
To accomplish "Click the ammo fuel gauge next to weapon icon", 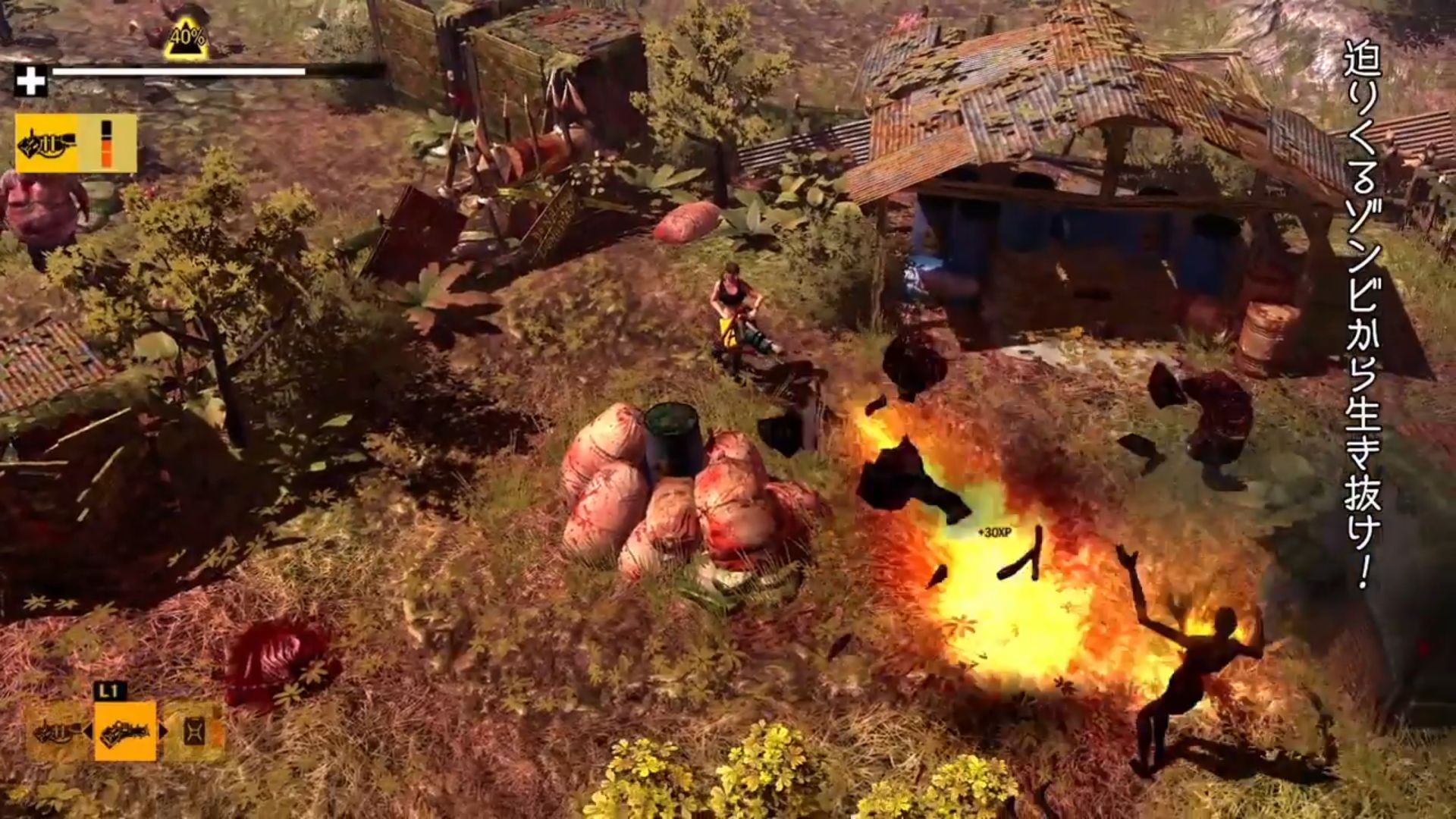I will click(x=106, y=144).
